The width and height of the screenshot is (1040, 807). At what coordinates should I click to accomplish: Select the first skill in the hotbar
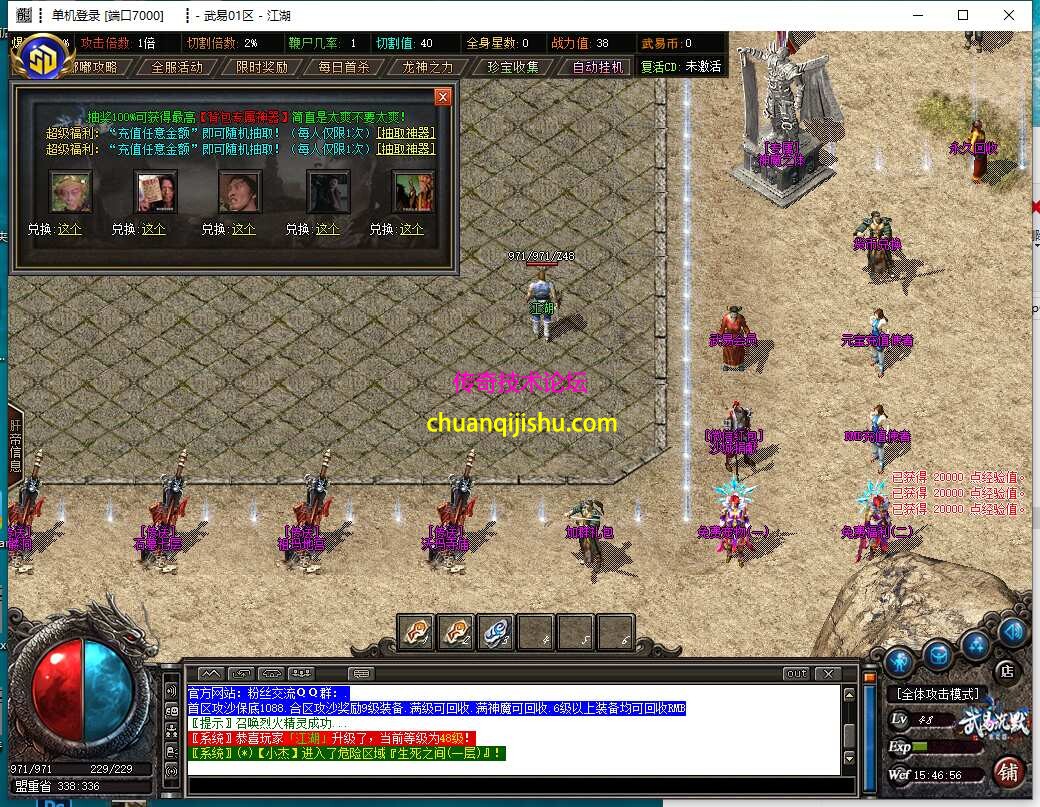pos(416,632)
